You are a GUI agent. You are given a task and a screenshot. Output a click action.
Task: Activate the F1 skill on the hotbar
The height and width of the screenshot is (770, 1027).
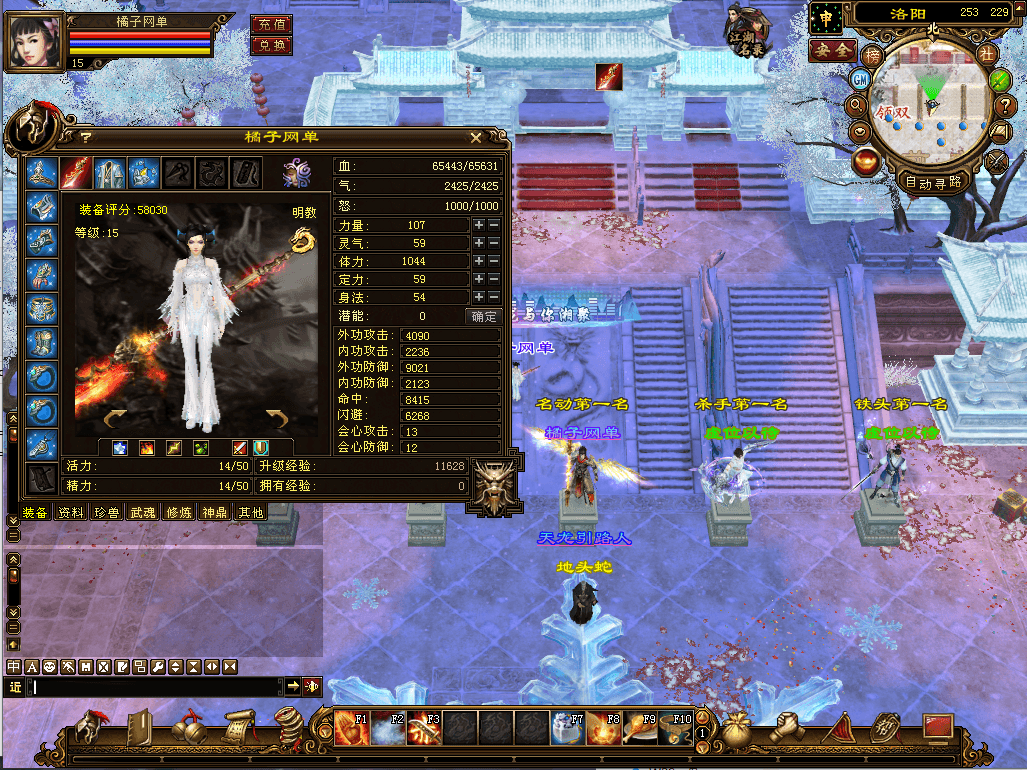352,728
